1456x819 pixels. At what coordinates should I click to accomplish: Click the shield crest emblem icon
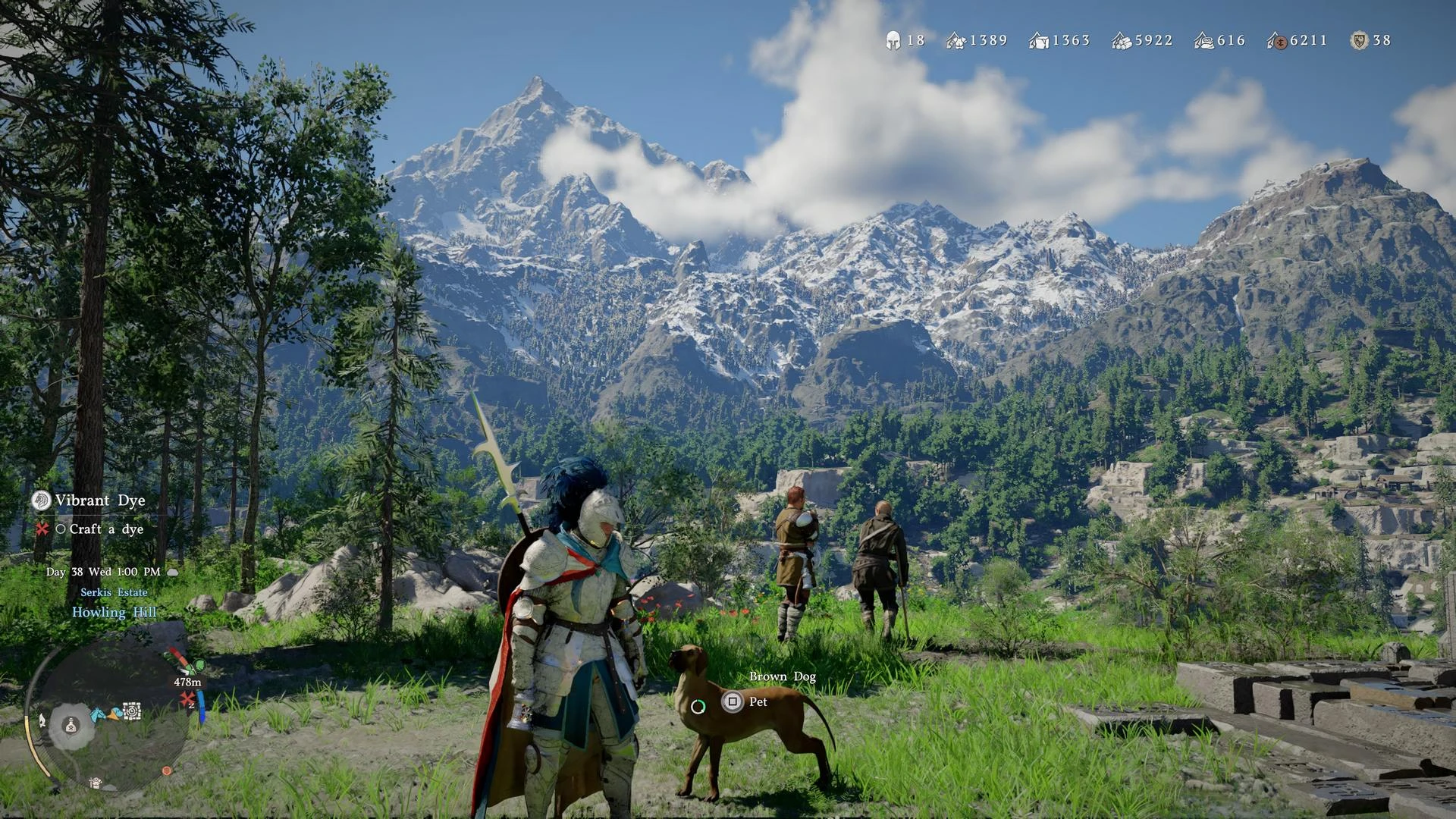tap(1359, 41)
